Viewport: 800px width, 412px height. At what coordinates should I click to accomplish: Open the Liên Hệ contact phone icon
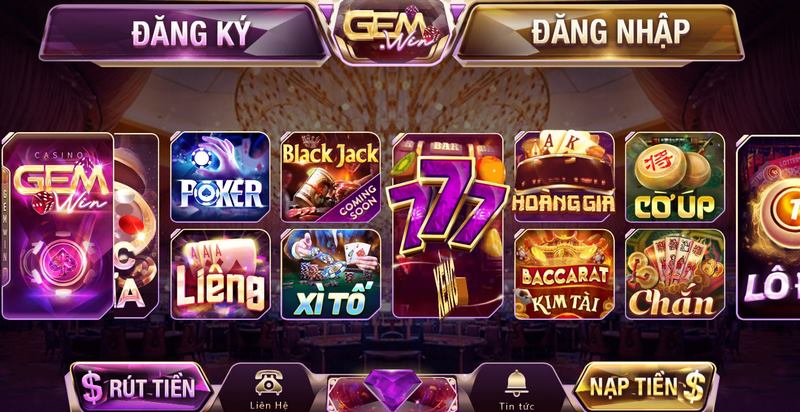268,385
